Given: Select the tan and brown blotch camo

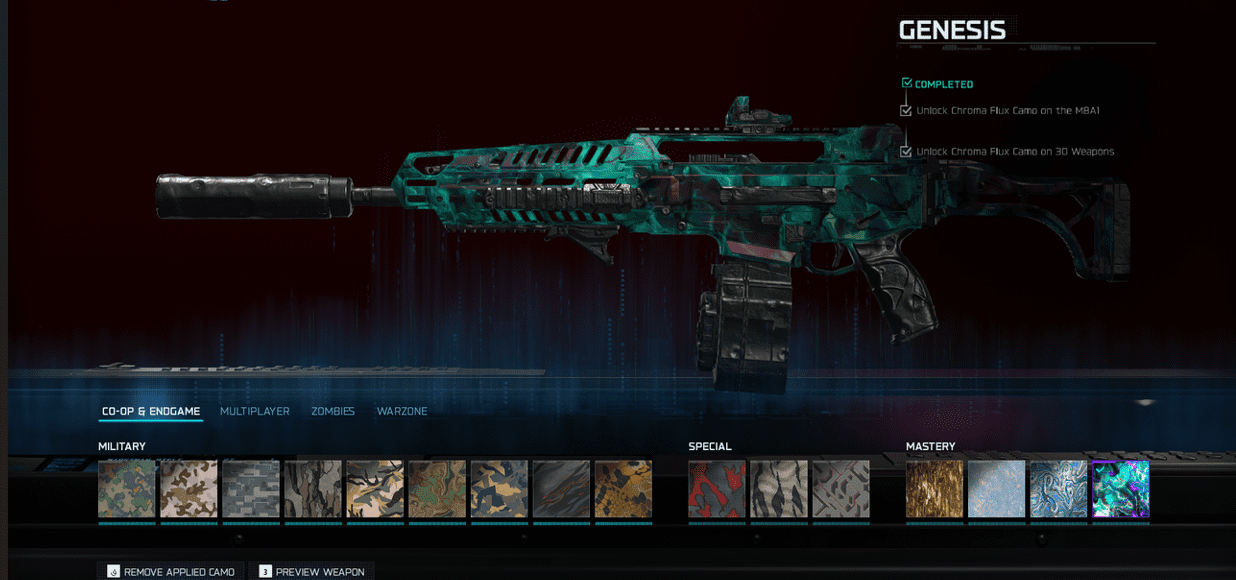Looking at the screenshot, I should [x=188, y=489].
